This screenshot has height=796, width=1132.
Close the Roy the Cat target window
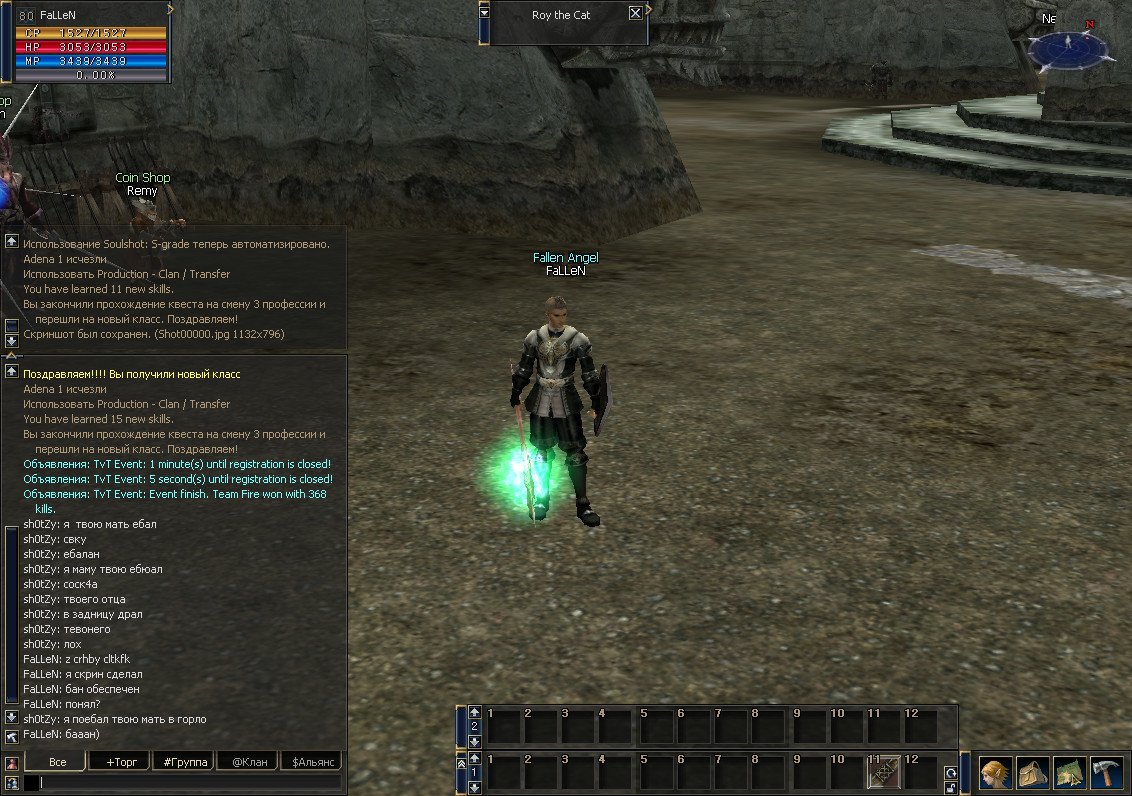pyautogui.click(x=635, y=14)
